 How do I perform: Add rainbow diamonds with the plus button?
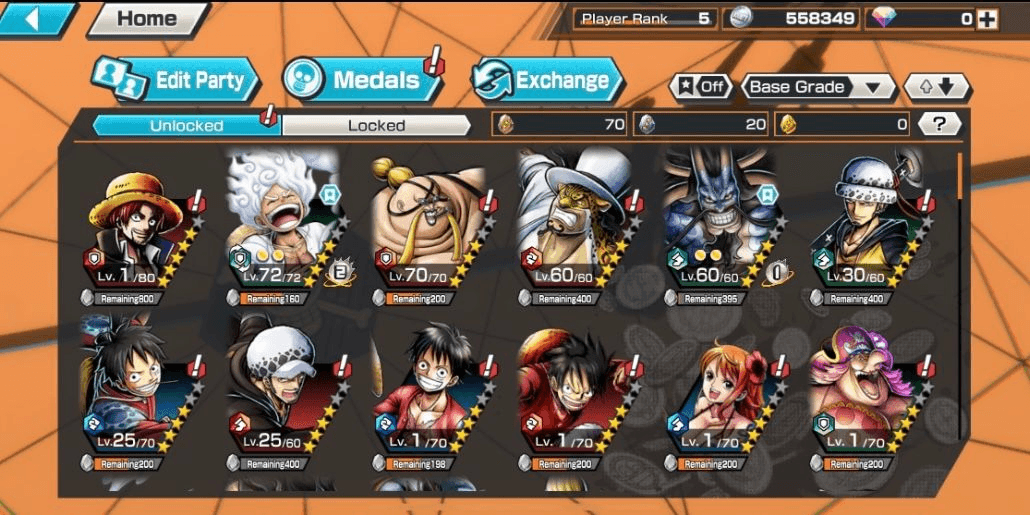987,19
